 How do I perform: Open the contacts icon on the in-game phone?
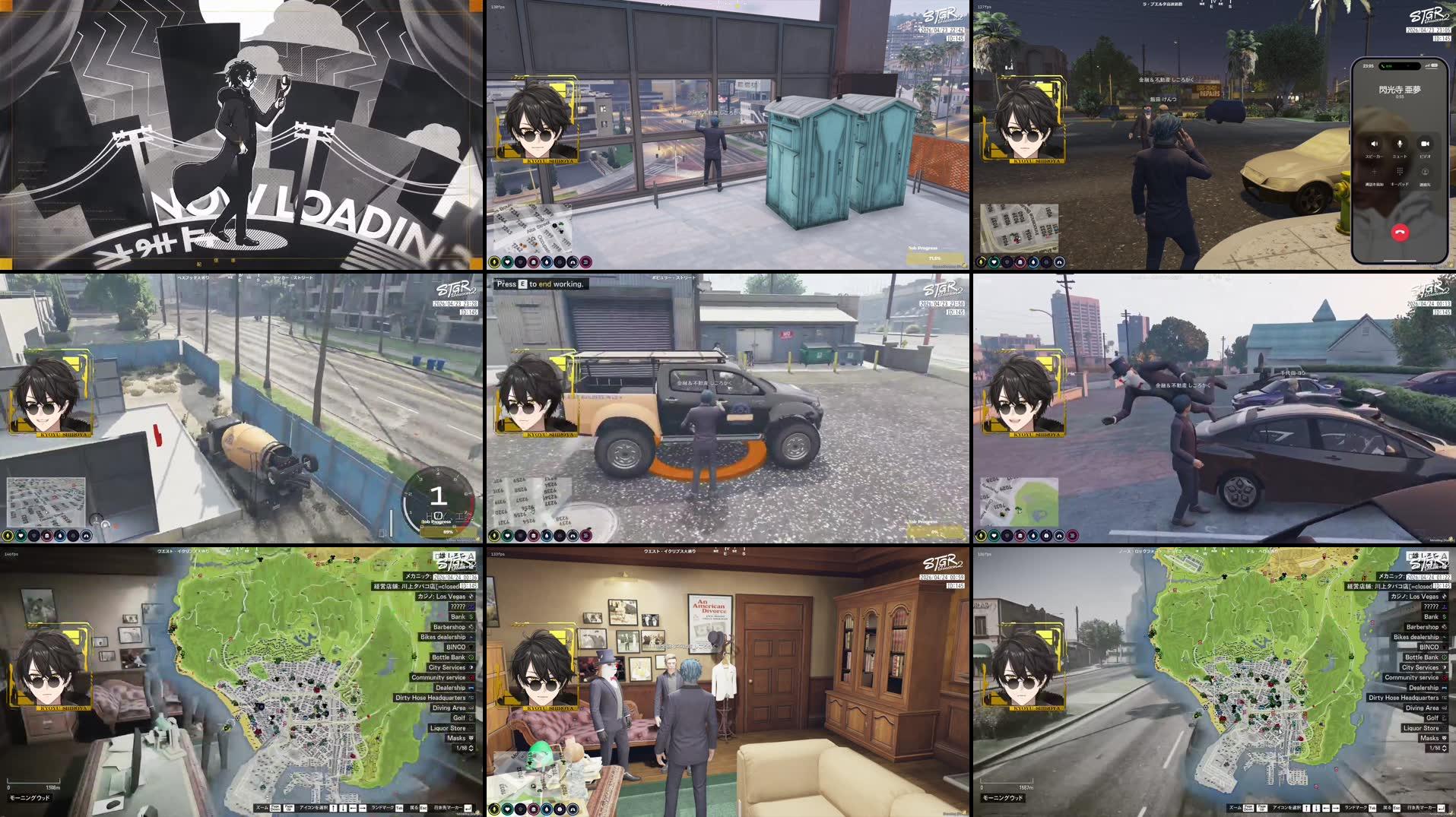point(1425,173)
